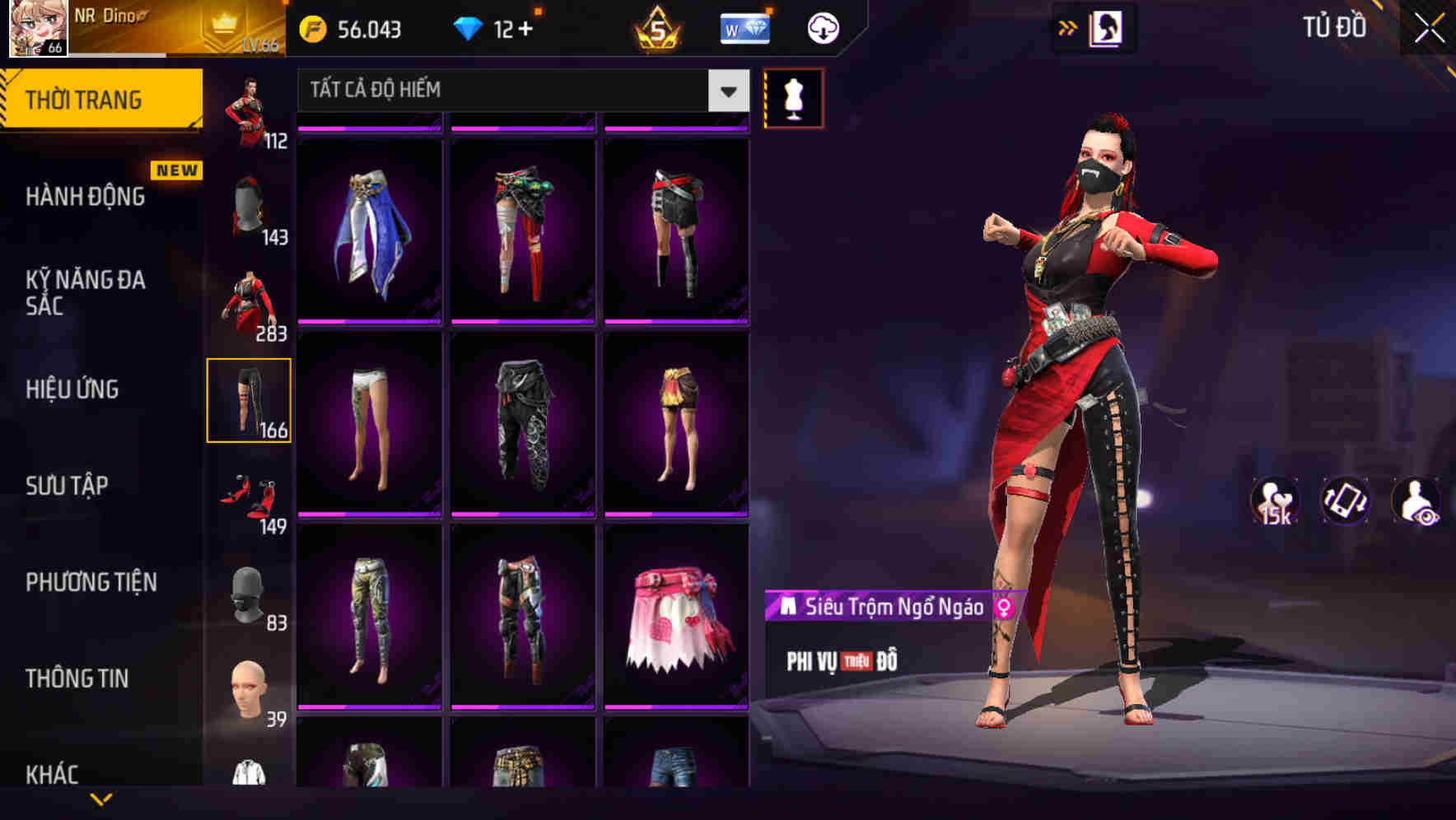Open the mannequin preview icon beside filter

[793, 96]
